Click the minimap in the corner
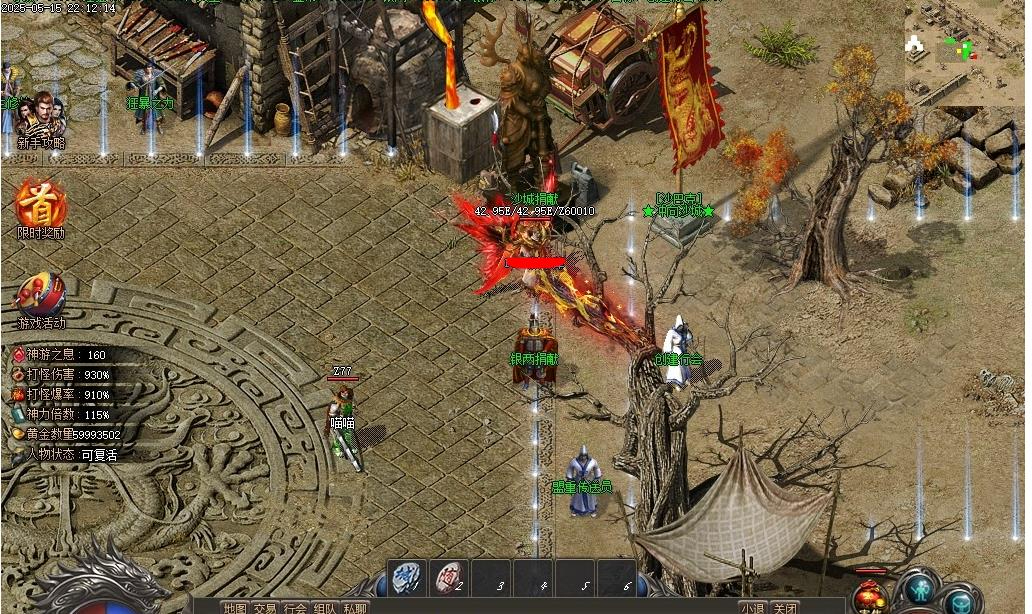Image resolution: width=1032 pixels, height=614 pixels. point(965,50)
